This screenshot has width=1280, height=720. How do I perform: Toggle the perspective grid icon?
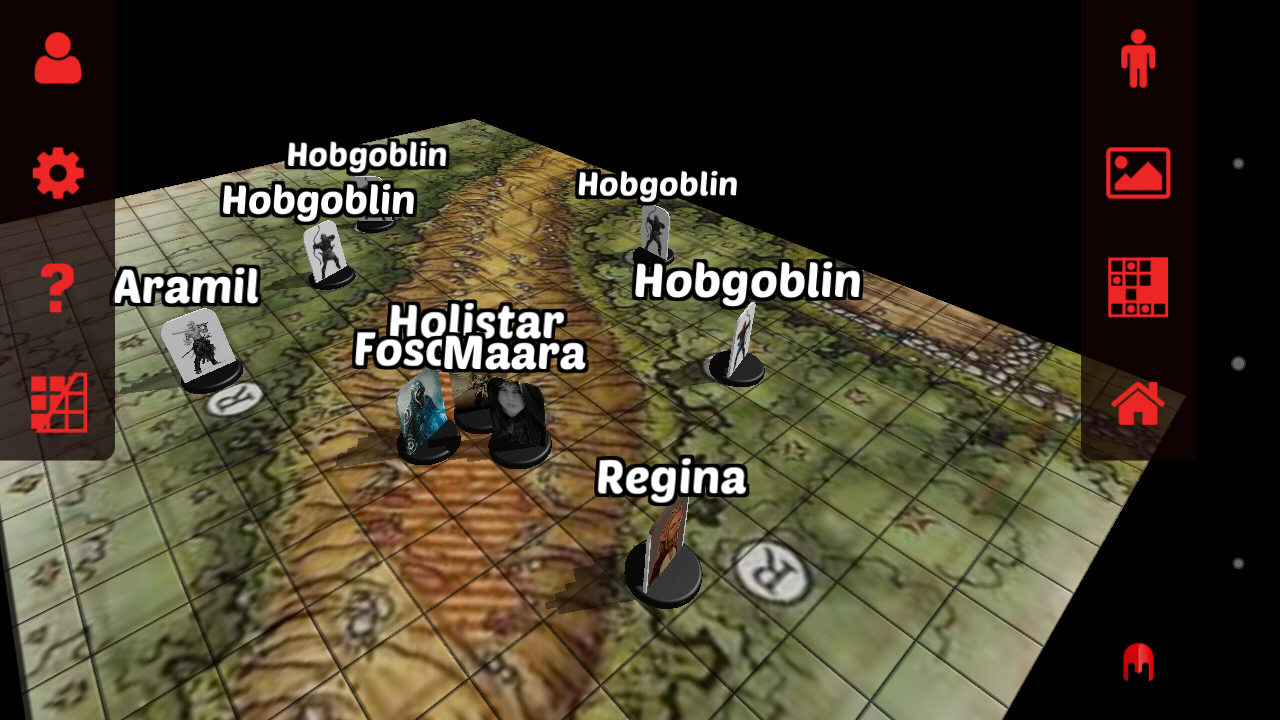pyautogui.click(x=59, y=403)
